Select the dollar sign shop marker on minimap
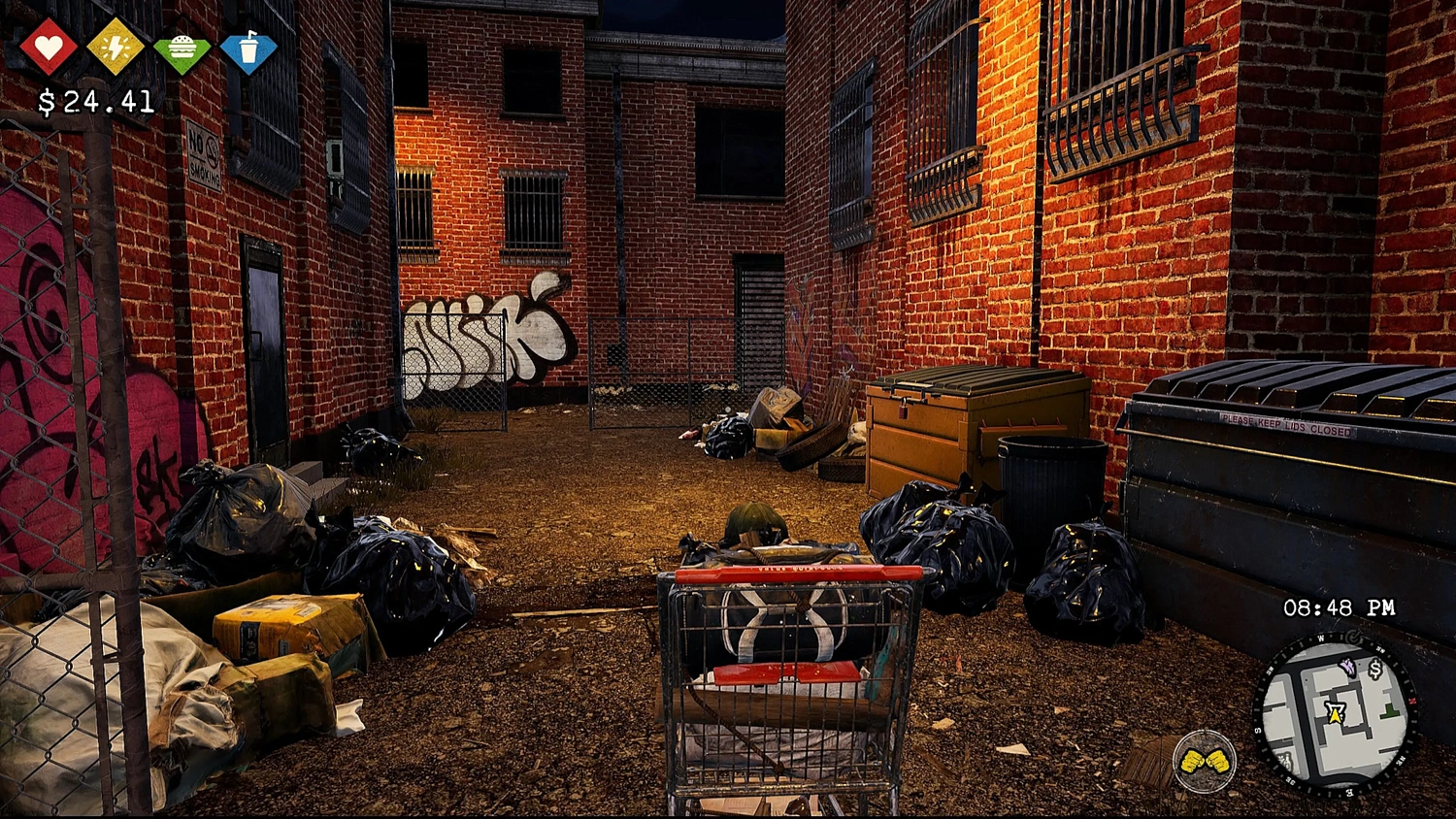The width and height of the screenshot is (1456, 819). tap(1374, 669)
